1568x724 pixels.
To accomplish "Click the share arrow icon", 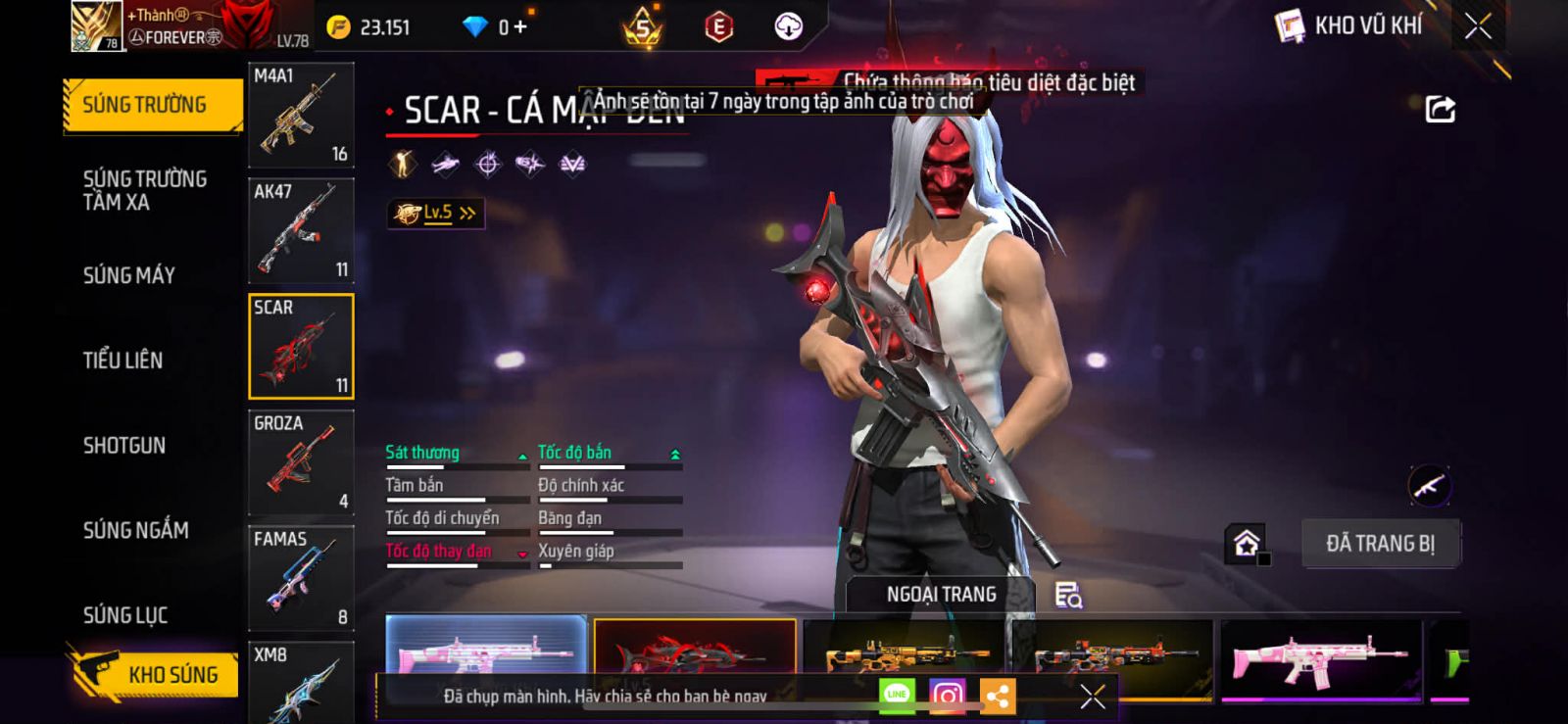I will pos(1440,109).
